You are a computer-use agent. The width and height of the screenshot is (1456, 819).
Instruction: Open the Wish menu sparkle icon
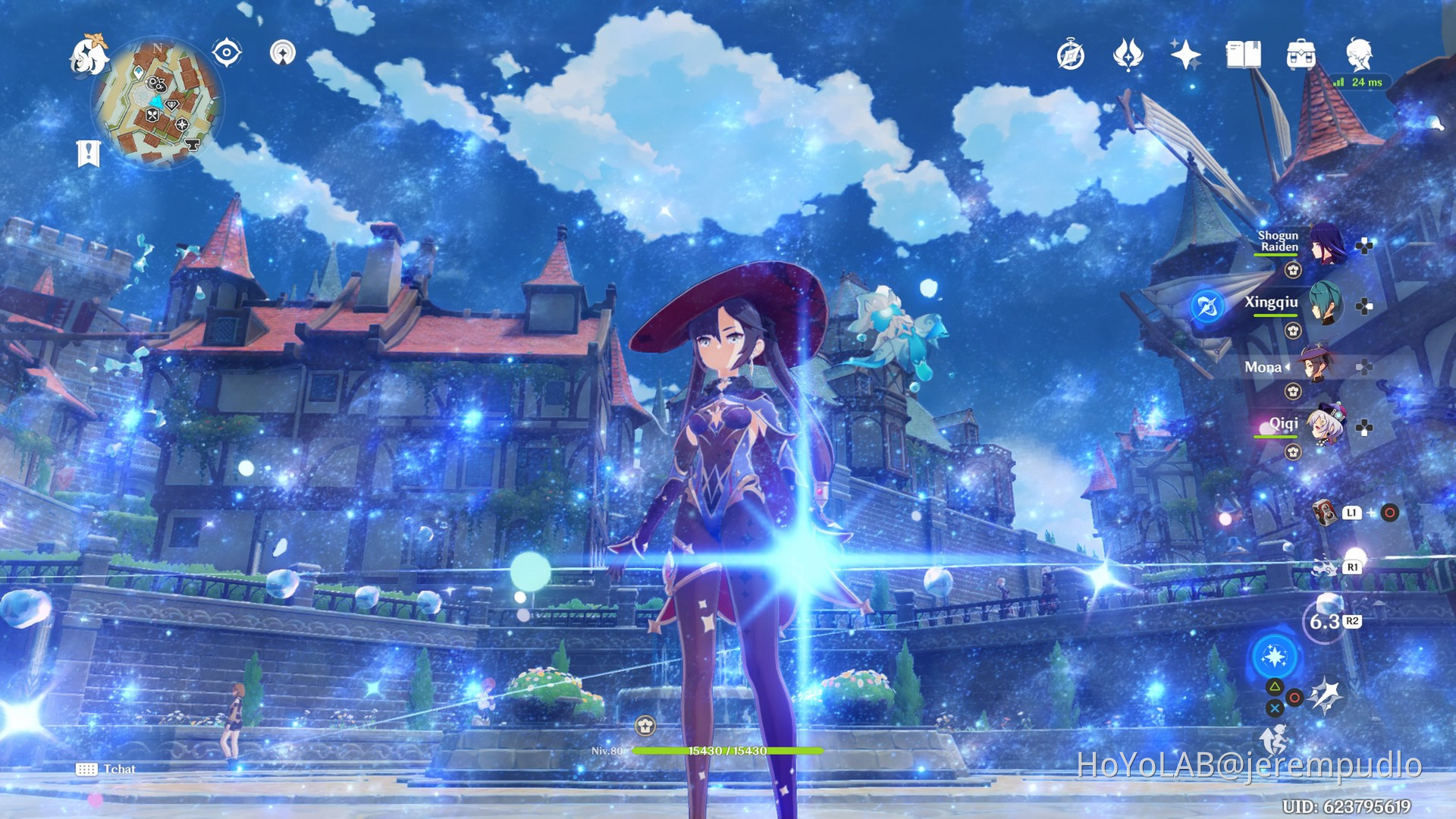click(x=1185, y=55)
